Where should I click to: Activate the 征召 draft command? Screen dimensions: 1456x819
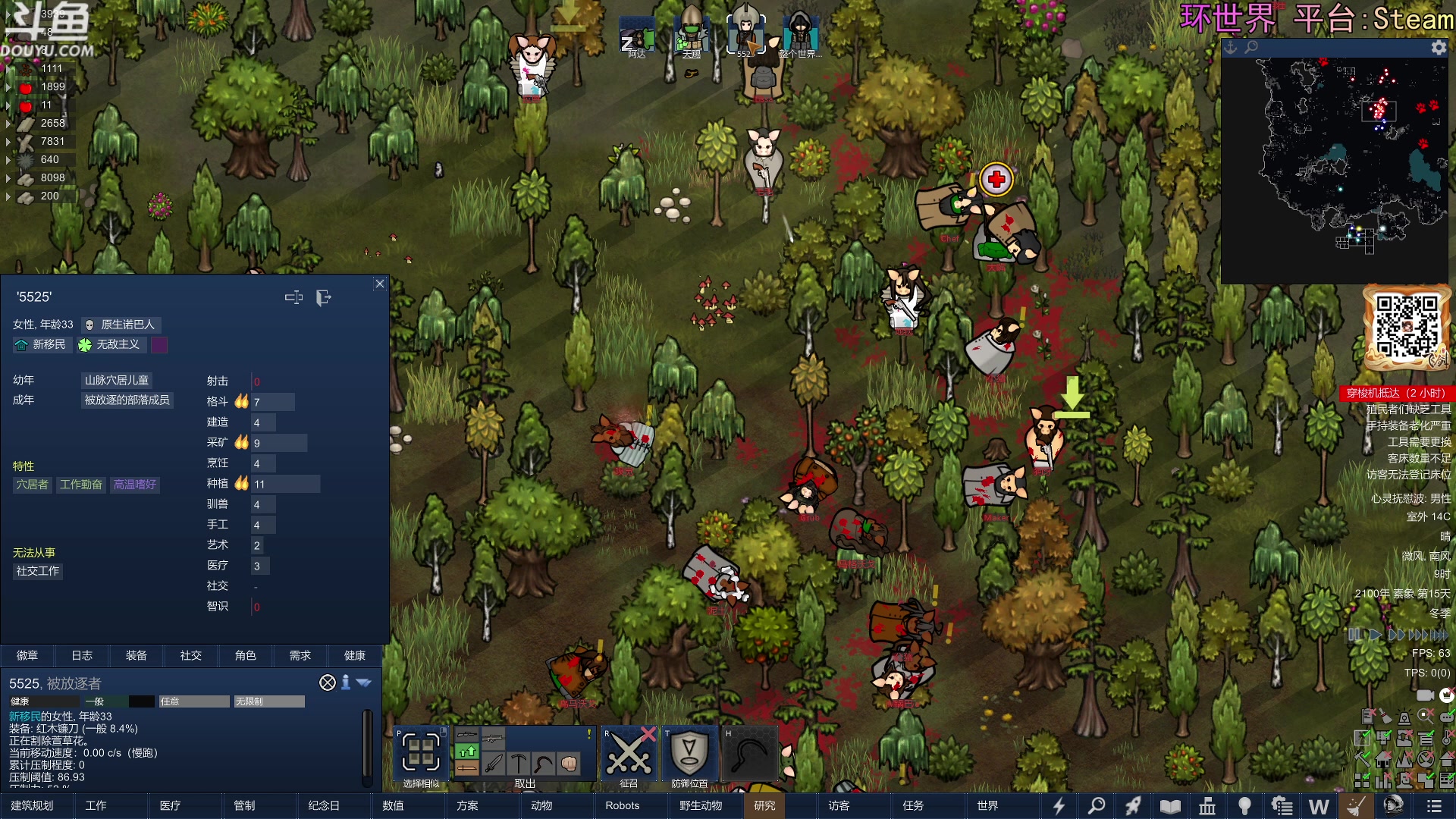[629, 755]
